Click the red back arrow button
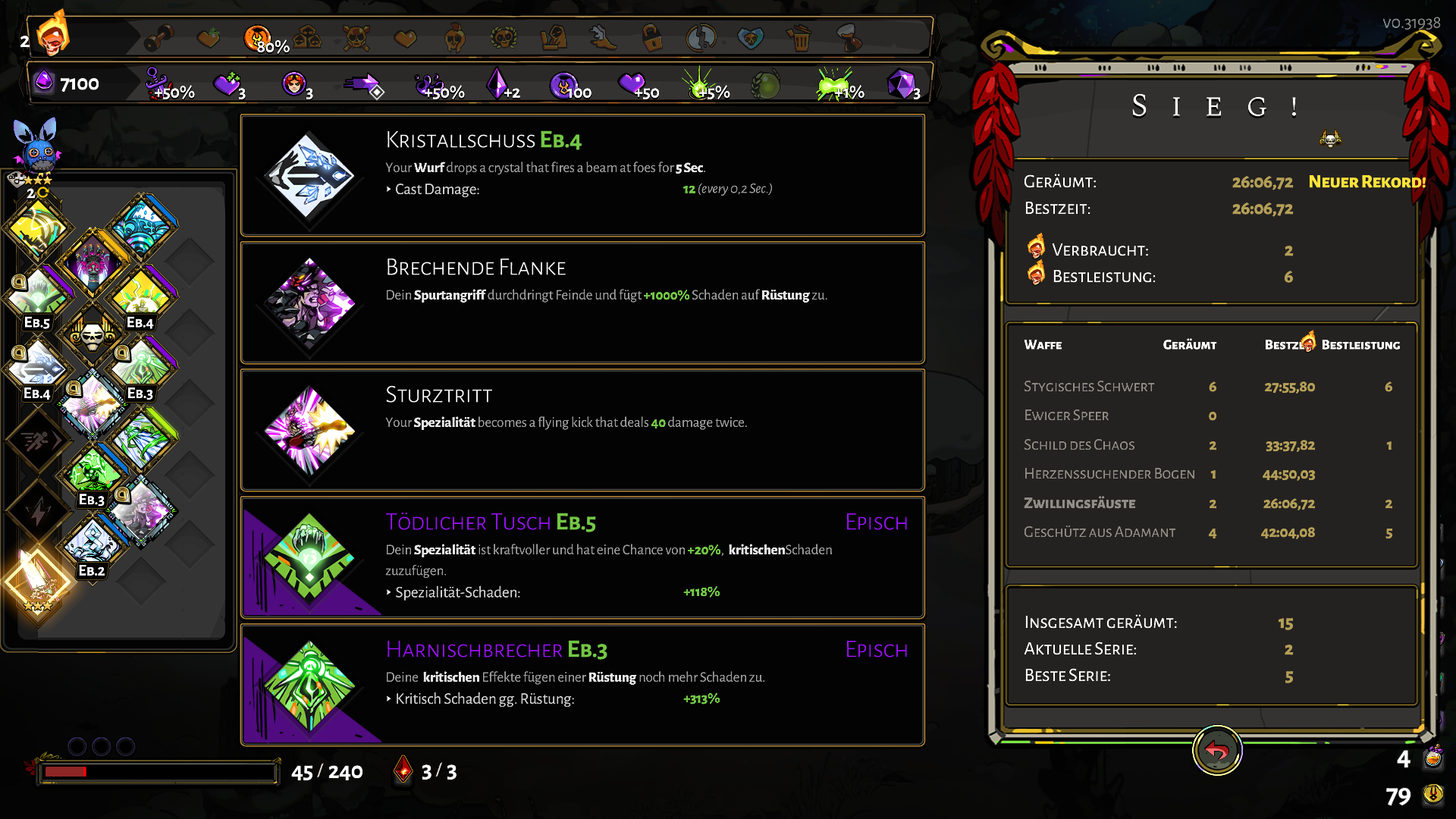Screen dimensions: 1456x819 1216,751
